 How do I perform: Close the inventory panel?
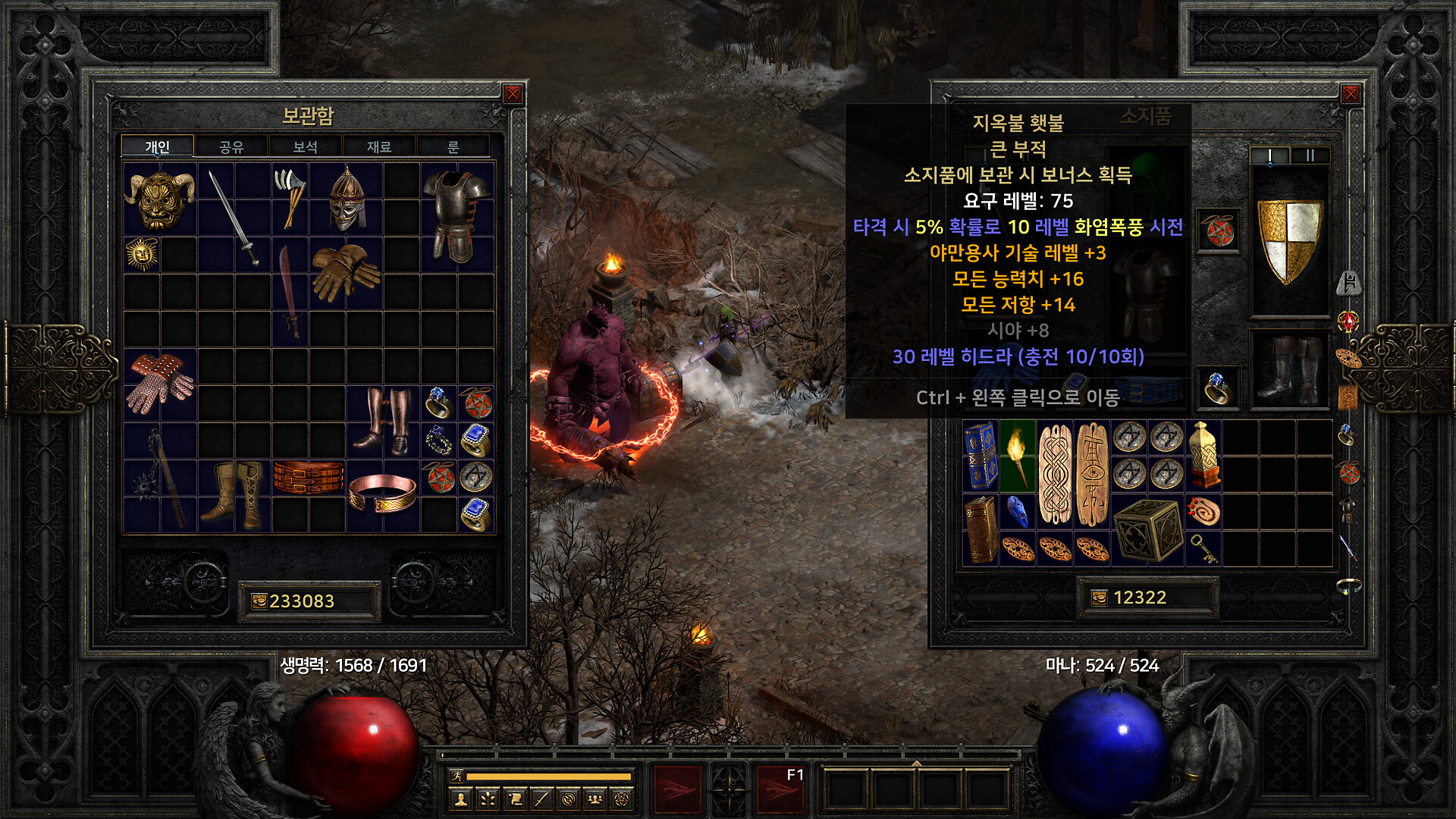coord(1351,94)
